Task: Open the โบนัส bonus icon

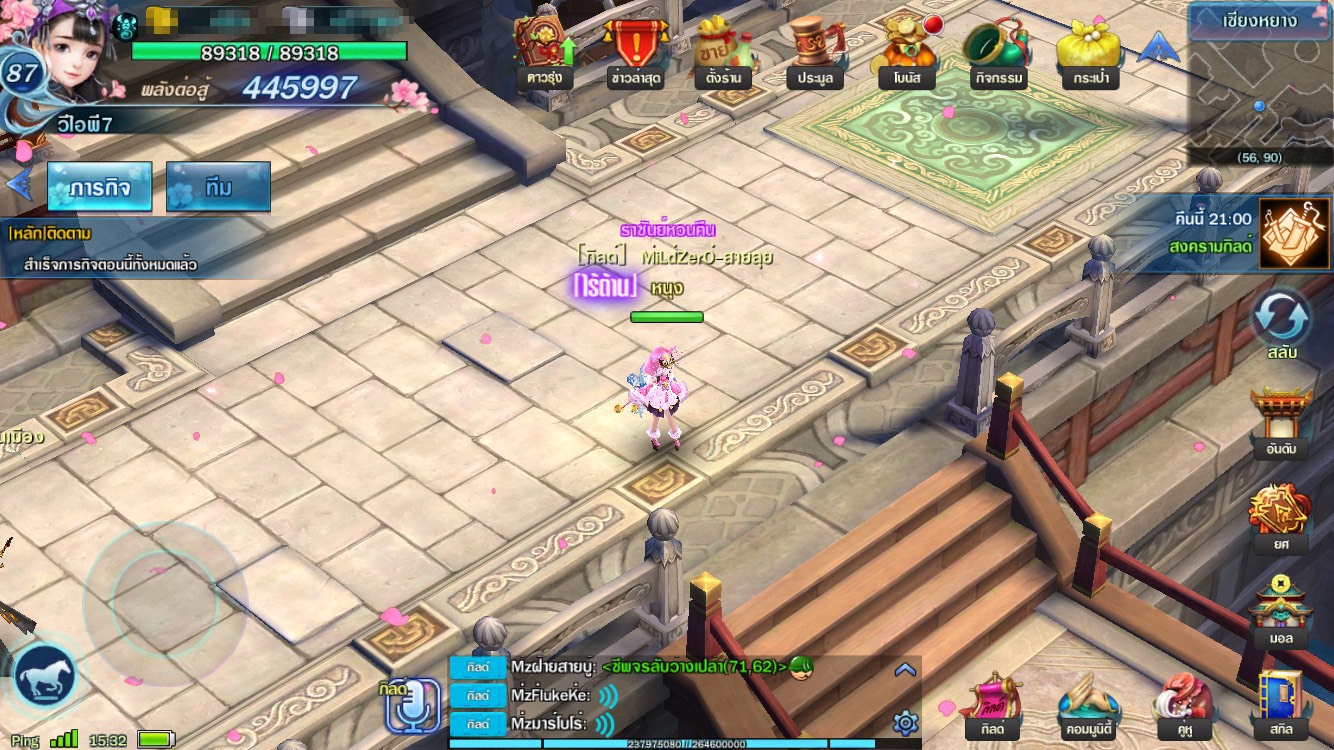Action: (906, 50)
